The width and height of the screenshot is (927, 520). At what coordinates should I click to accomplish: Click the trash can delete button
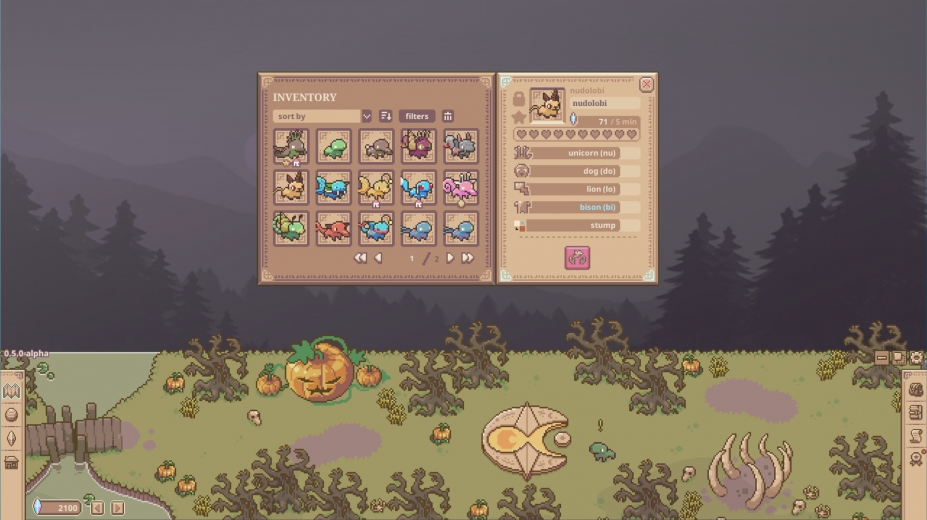pyautogui.click(x=448, y=116)
